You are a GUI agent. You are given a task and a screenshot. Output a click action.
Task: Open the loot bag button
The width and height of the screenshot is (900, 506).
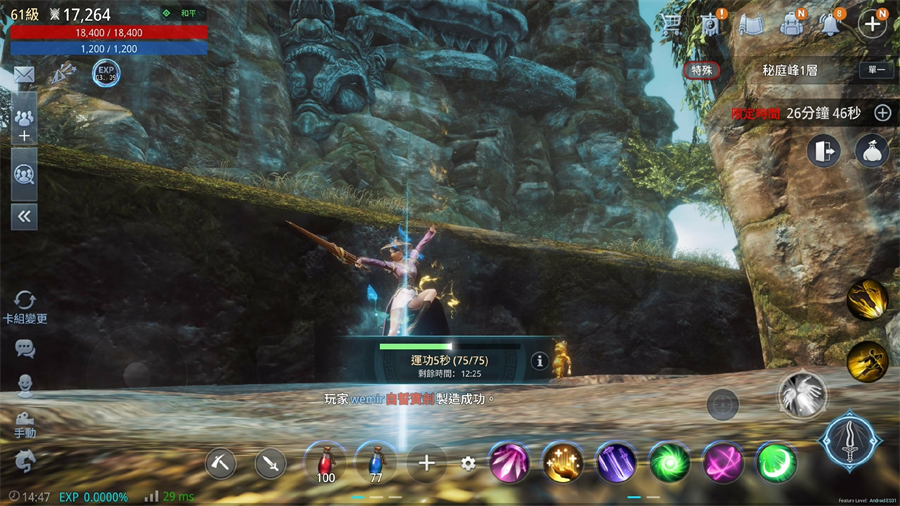[x=872, y=151]
